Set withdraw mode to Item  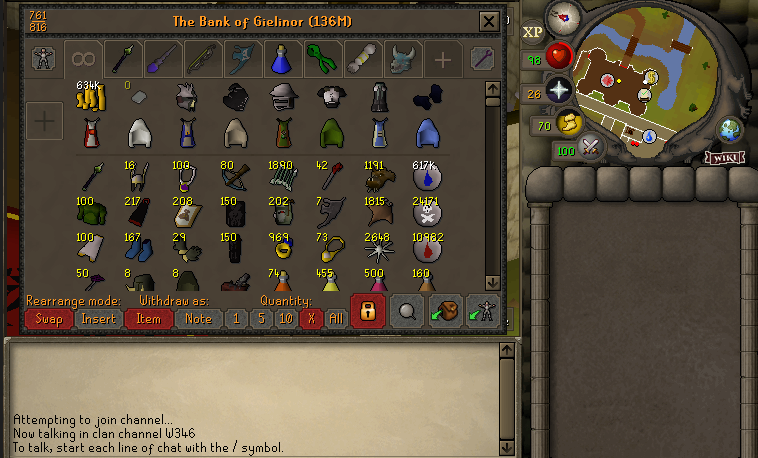[148, 318]
